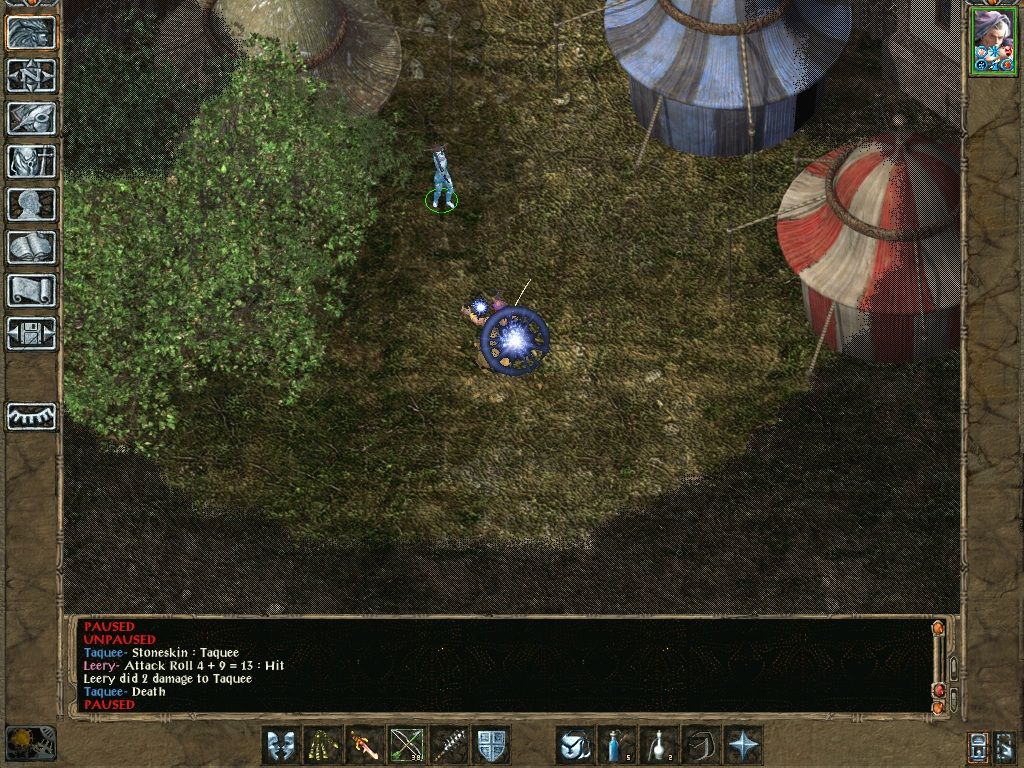Open the area map compass button
The image size is (1024, 768).
pyautogui.click(x=31, y=75)
